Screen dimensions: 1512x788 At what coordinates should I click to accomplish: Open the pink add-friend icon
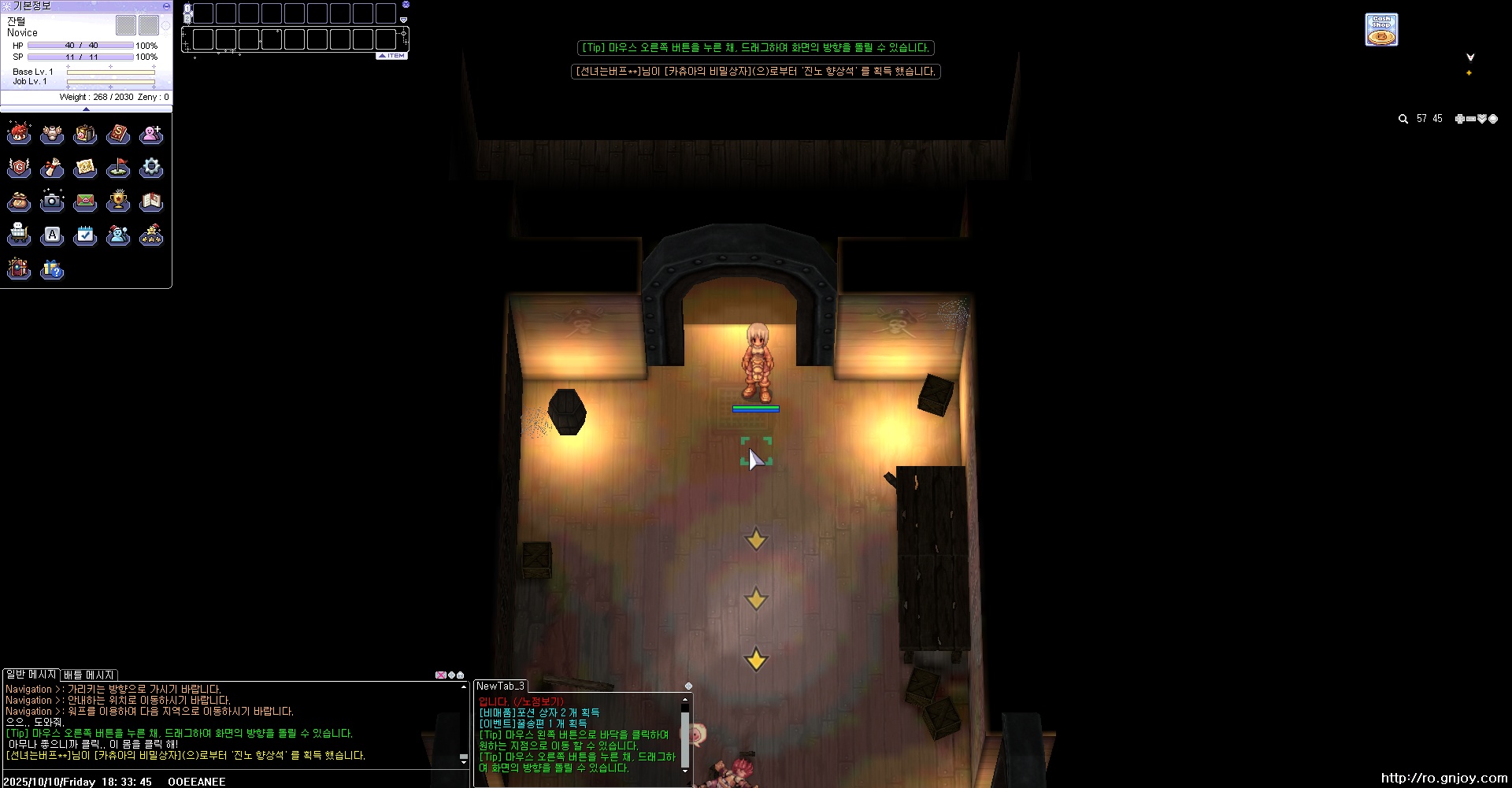pos(151,135)
